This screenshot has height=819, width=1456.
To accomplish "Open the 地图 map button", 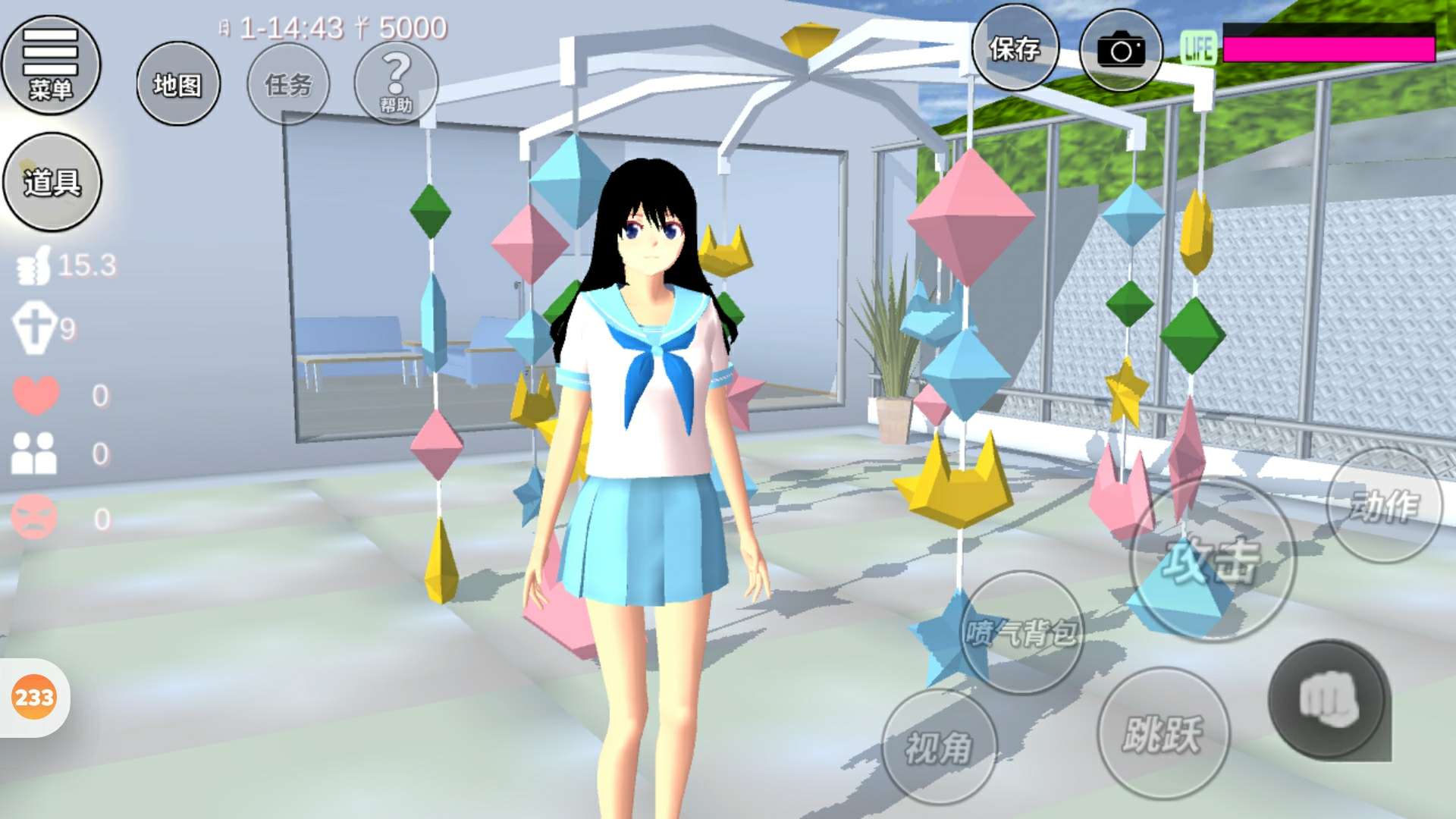I will click(178, 84).
